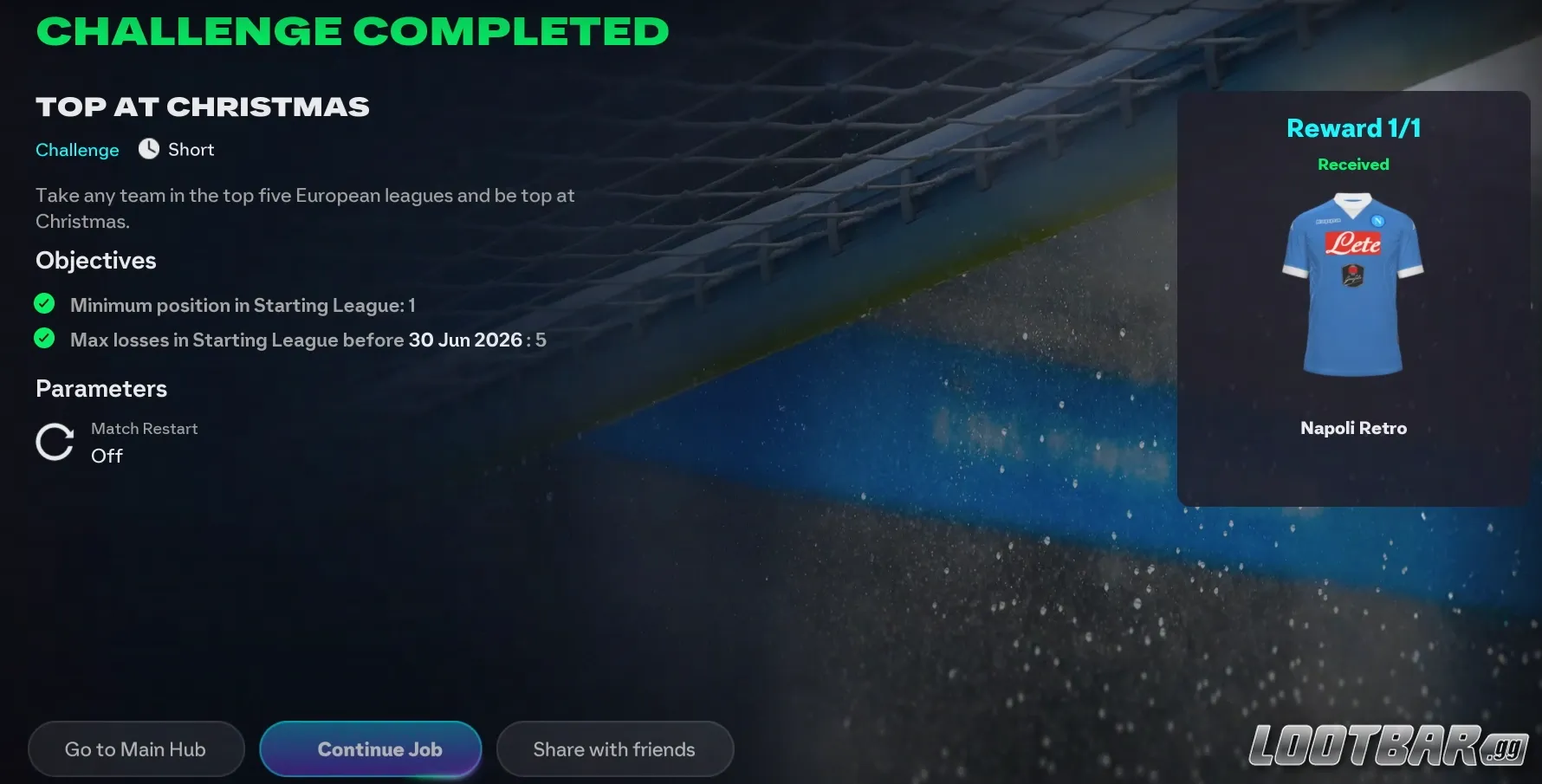Image resolution: width=1542 pixels, height=784 pixels.
Task: Expand the Reward 1/1 panel
Action: point(1352,127)
